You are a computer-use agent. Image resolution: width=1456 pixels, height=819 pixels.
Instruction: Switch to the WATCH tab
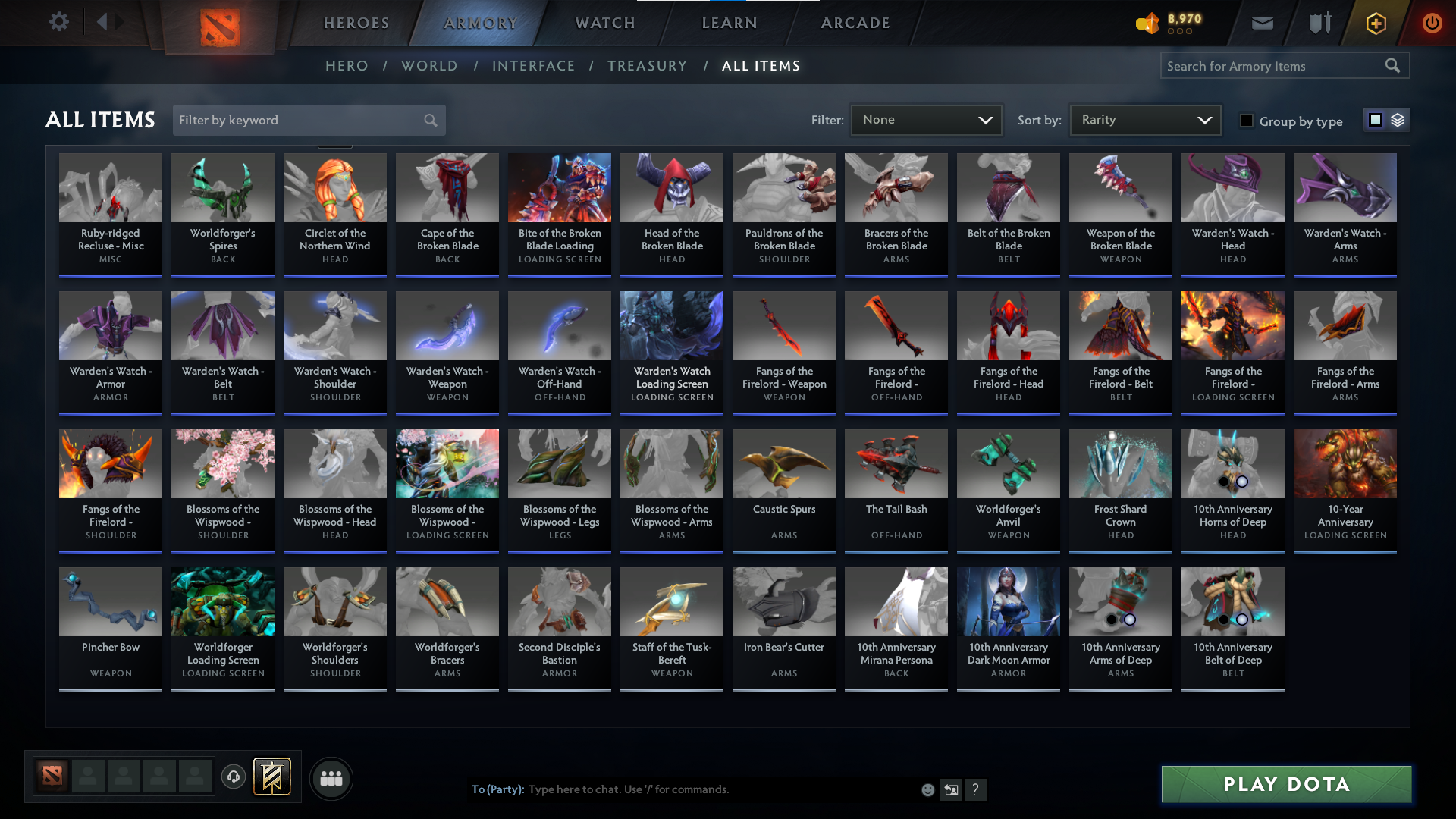[604, 23]
